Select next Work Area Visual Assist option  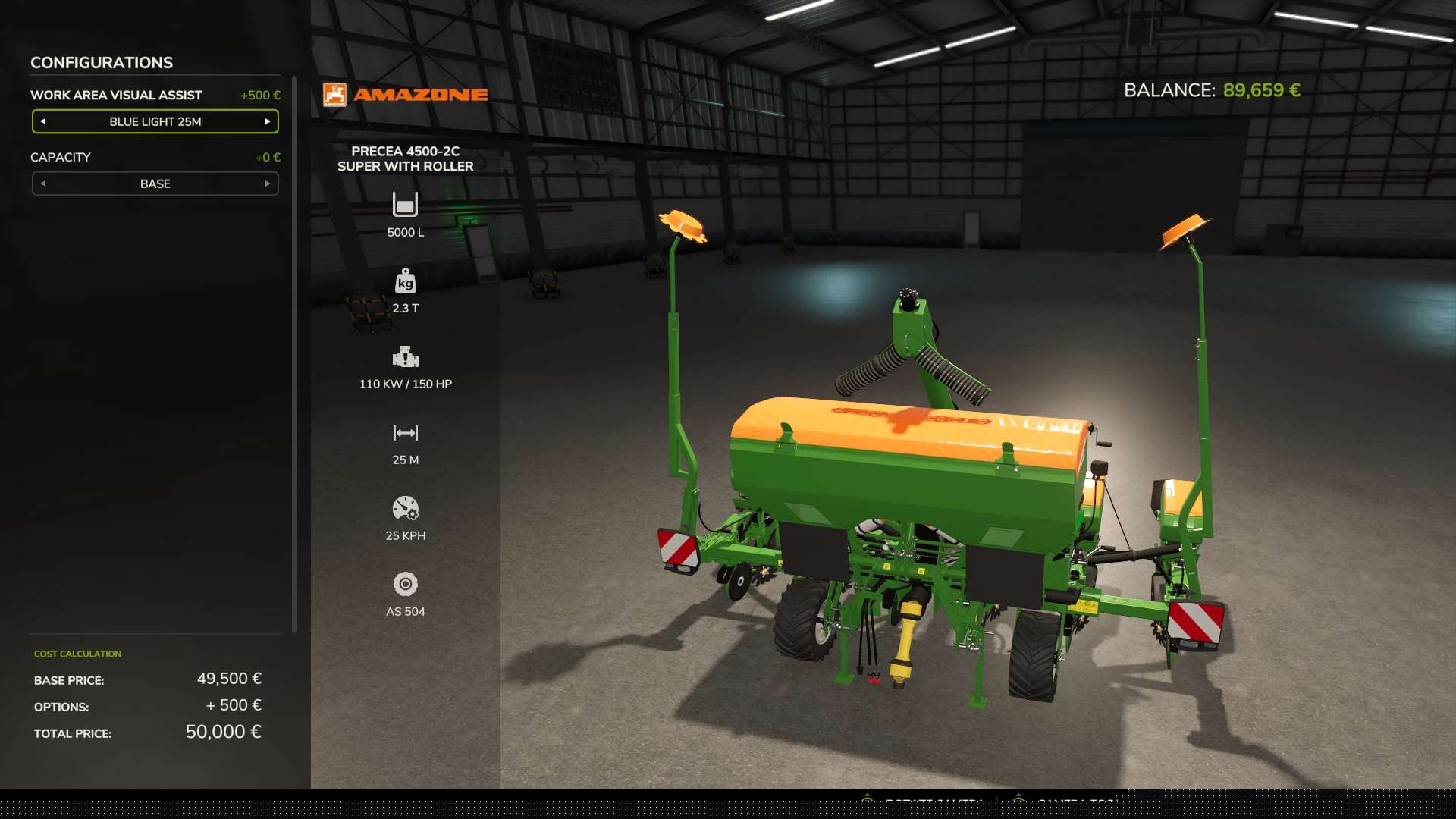pos(267,121)
